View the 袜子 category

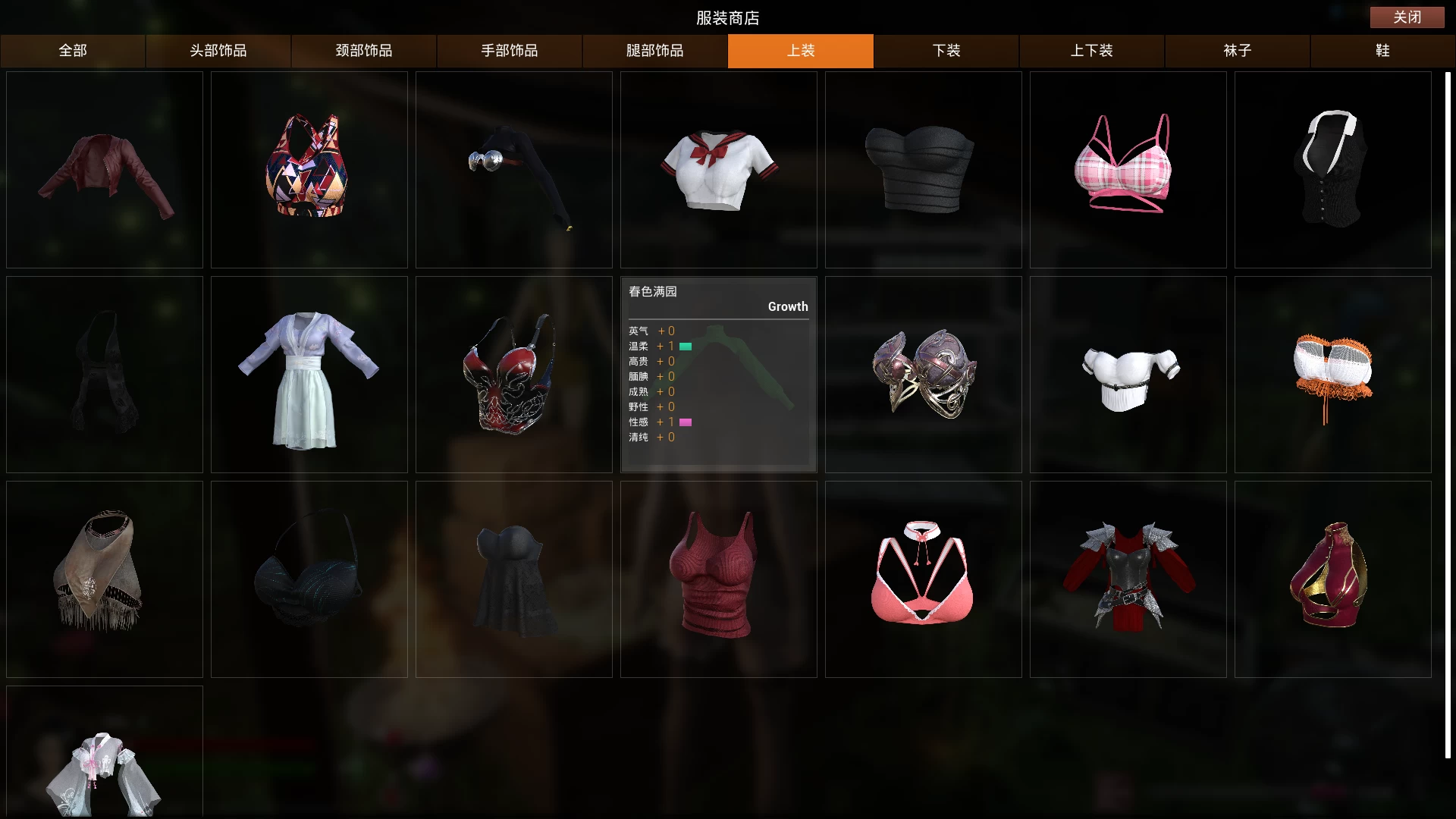[x=1238, y=51]
